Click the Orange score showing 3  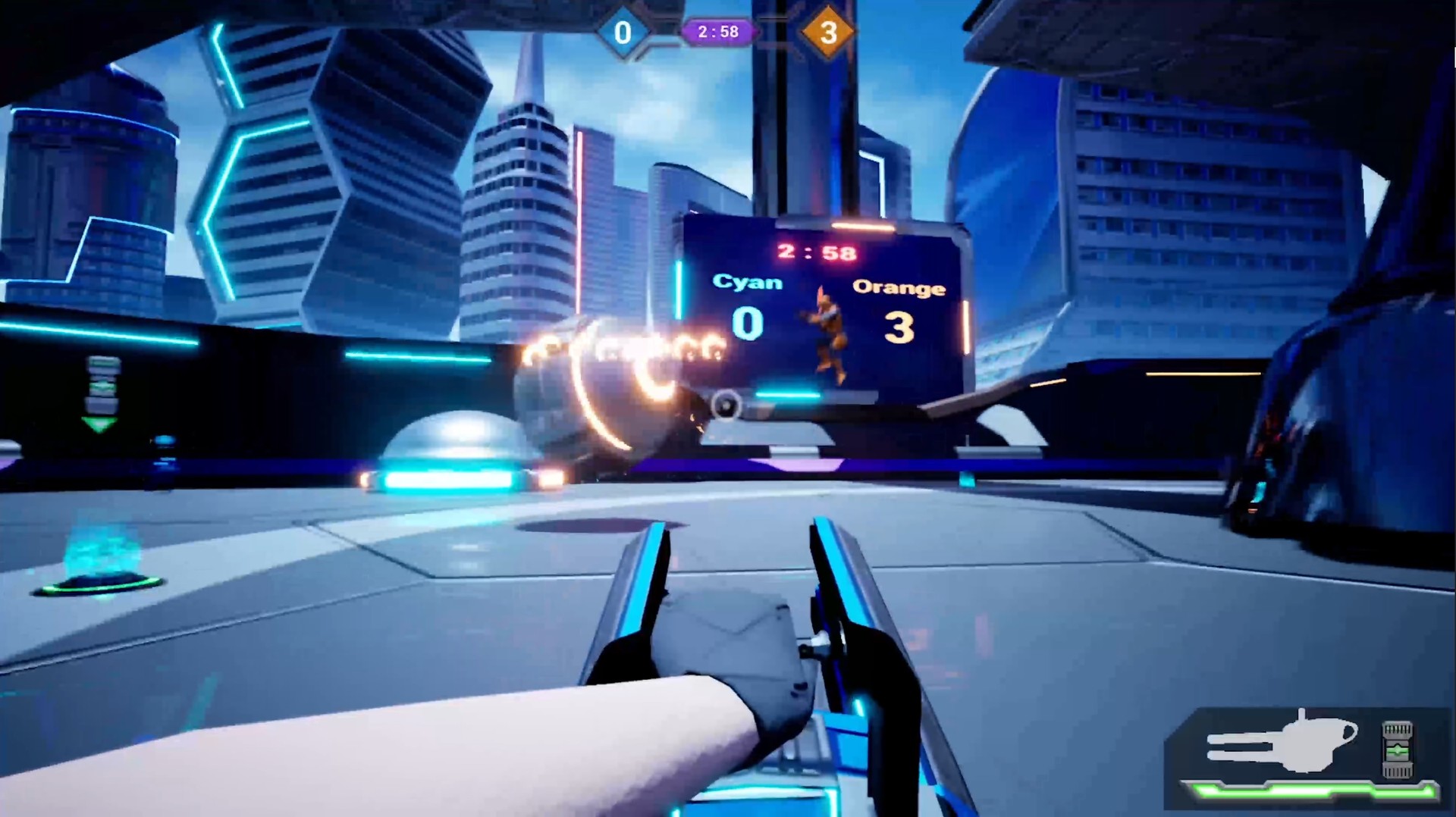(899, 326)
